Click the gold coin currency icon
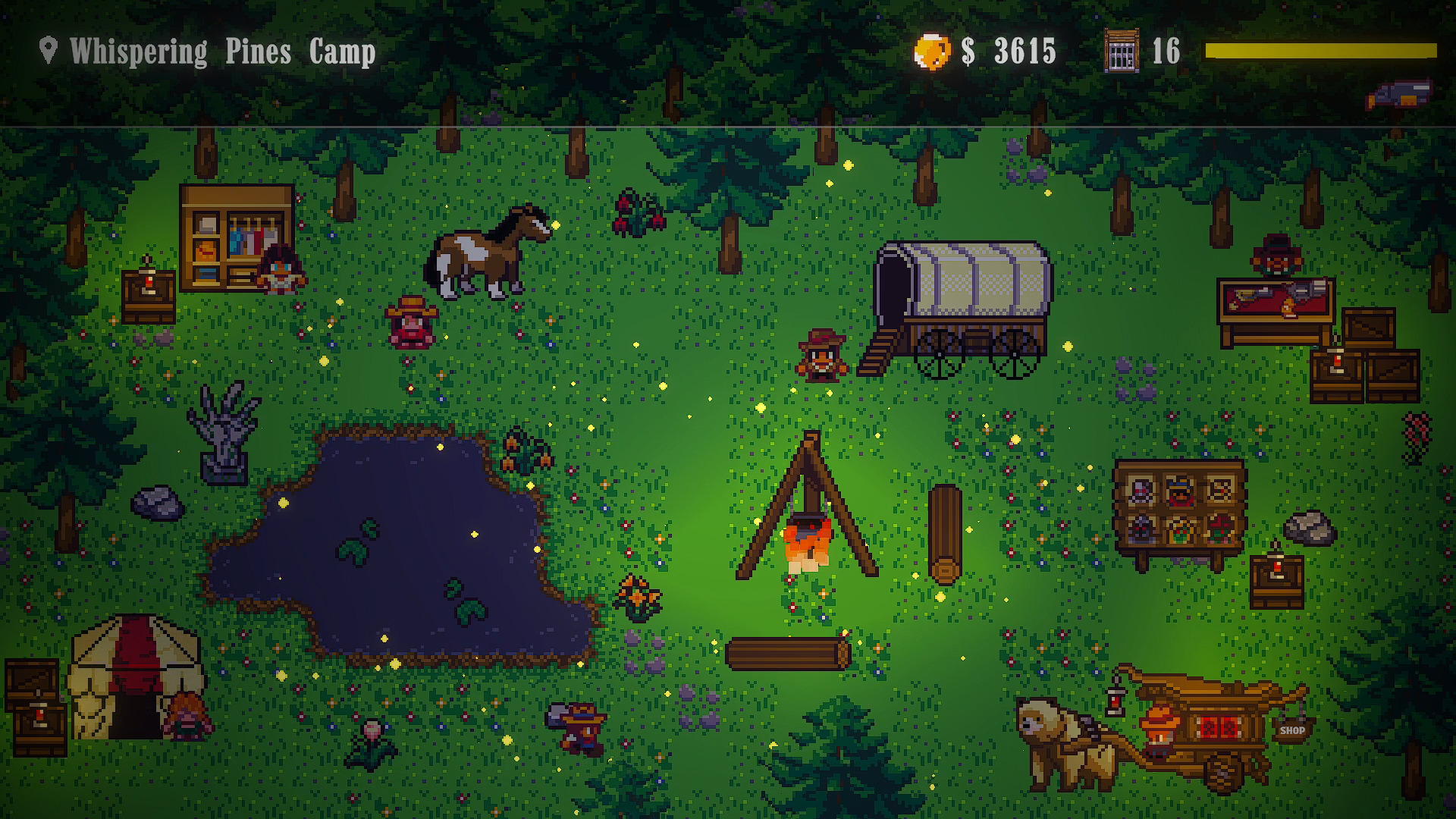This screenshot has width=1456, height=819. click(931, 50)
